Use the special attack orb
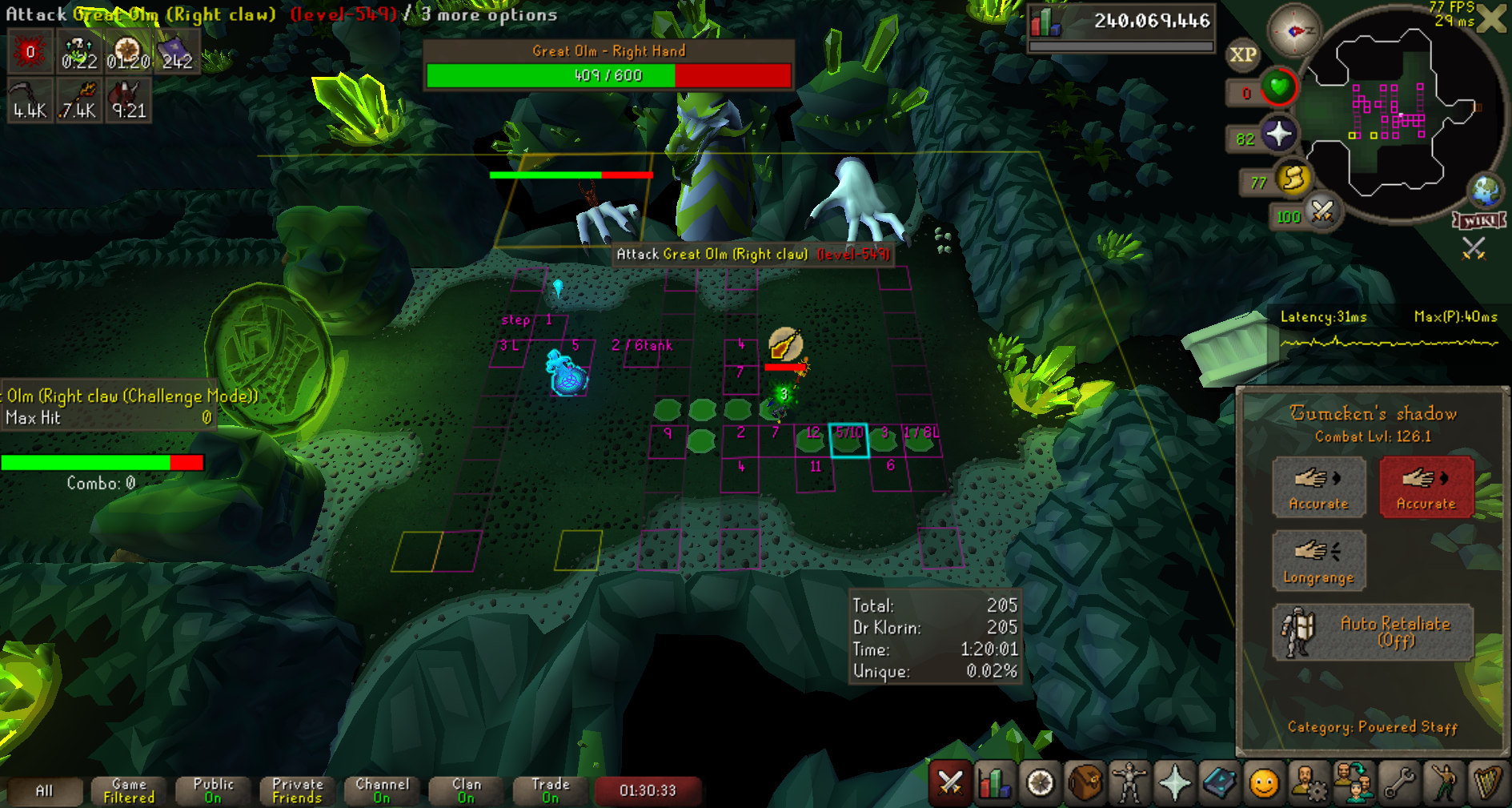This screenshot has height=808, width=1512. pos(1322,212)
